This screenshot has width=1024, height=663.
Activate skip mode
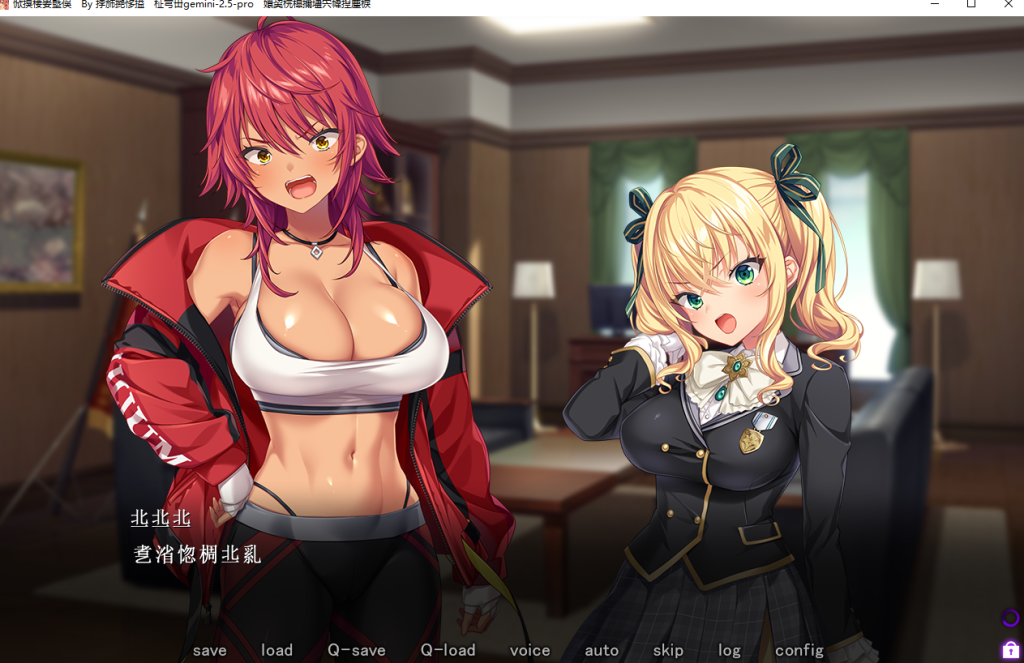(668, 650)
